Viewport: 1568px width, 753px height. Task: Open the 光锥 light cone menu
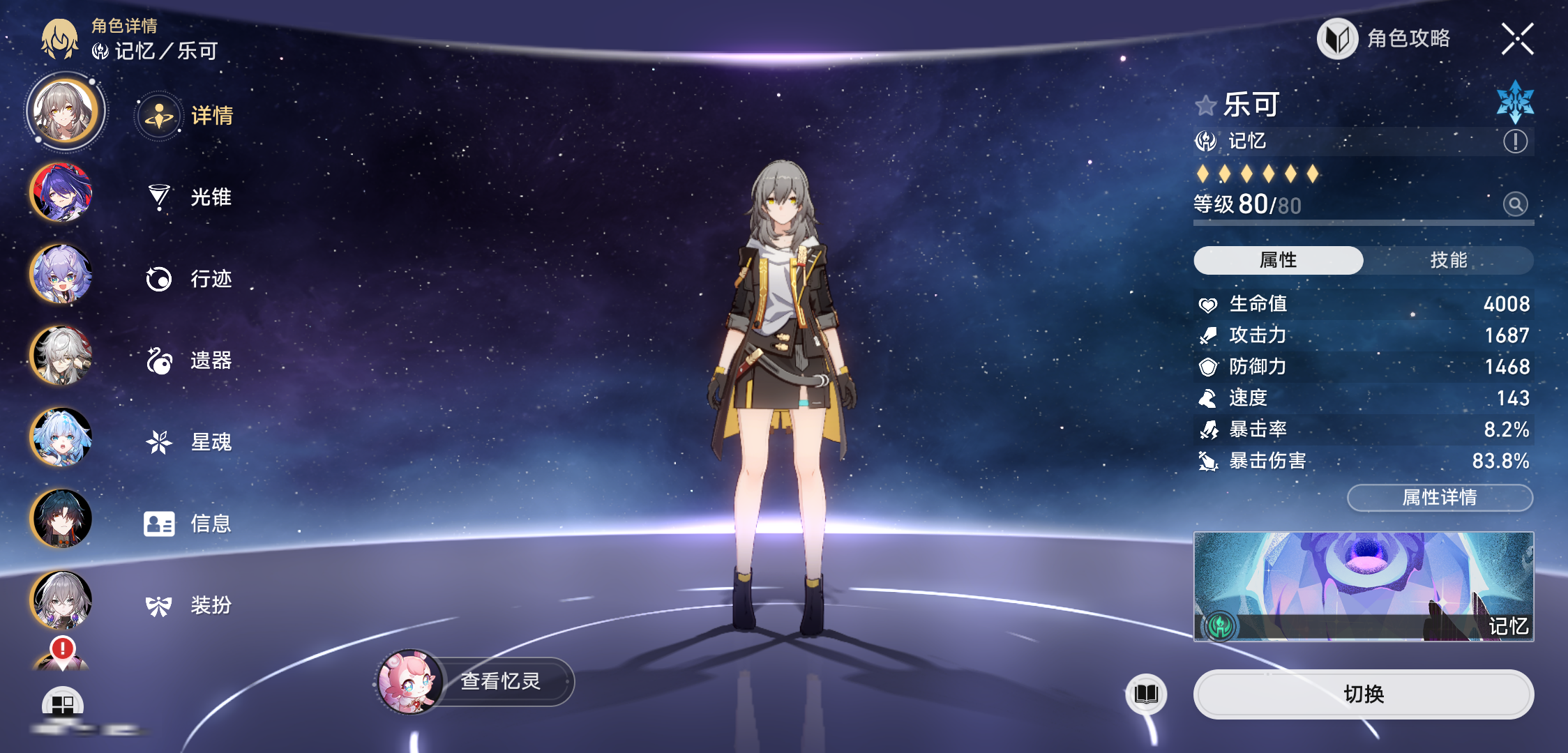point(189,197)
